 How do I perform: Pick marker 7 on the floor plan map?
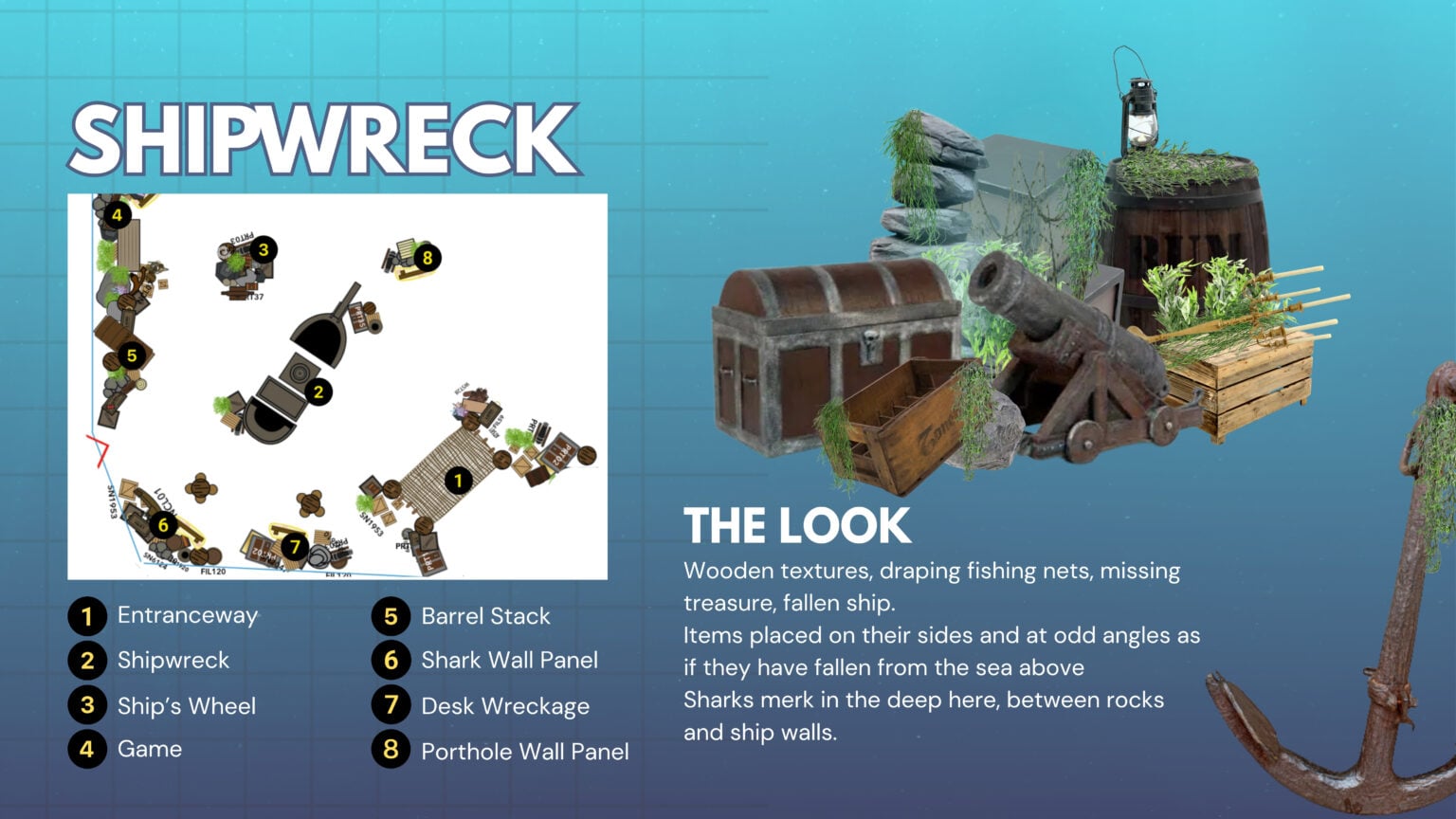(295, 546)
